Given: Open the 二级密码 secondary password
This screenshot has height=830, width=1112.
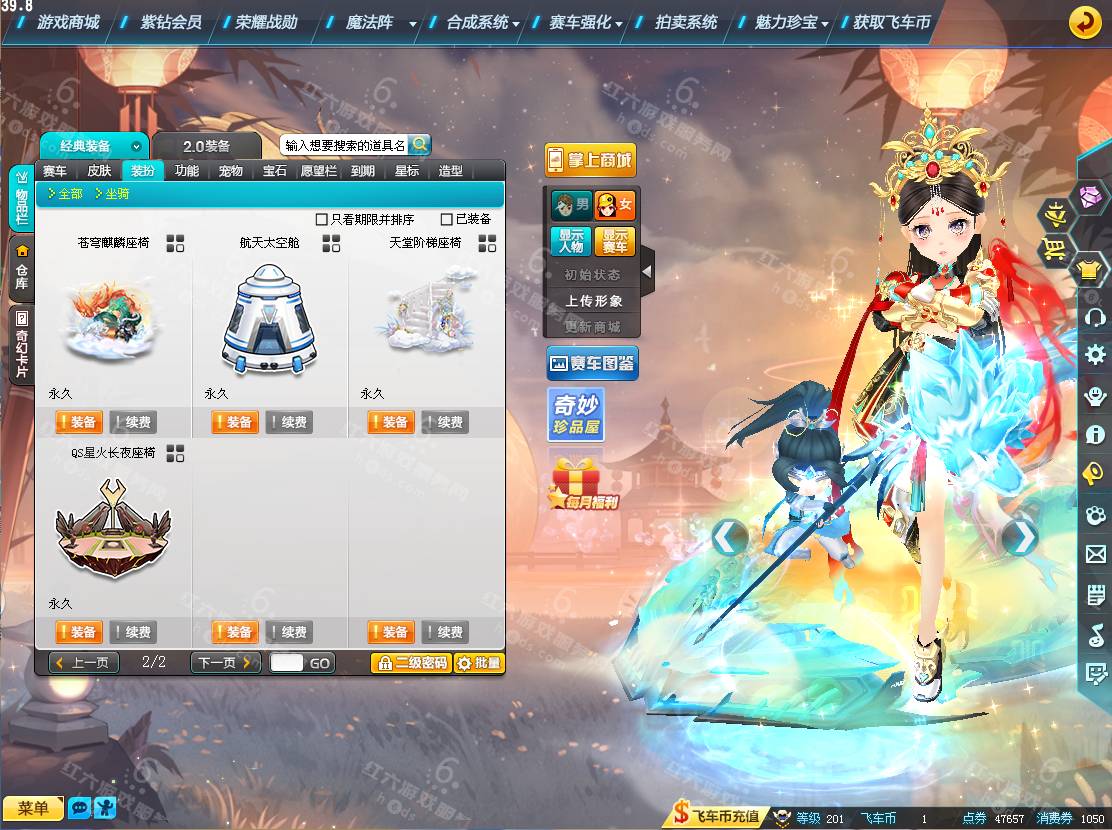Looking at the screenshot, I should (x=410, y=662).
